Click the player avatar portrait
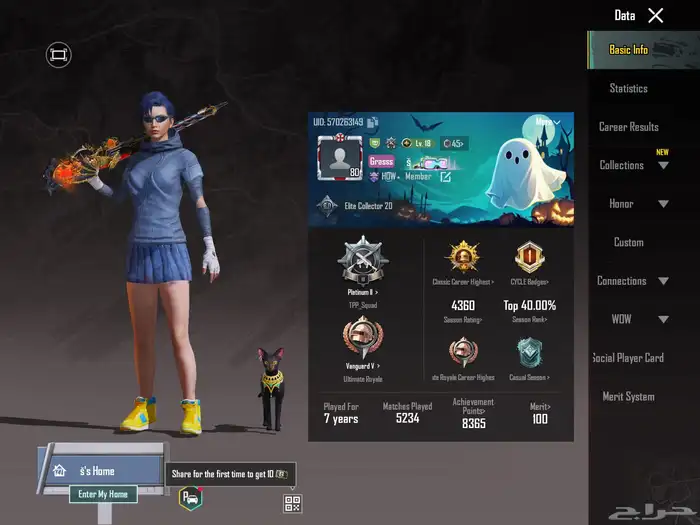The height and width of the screenshot is (525, 700). (339, 159)
